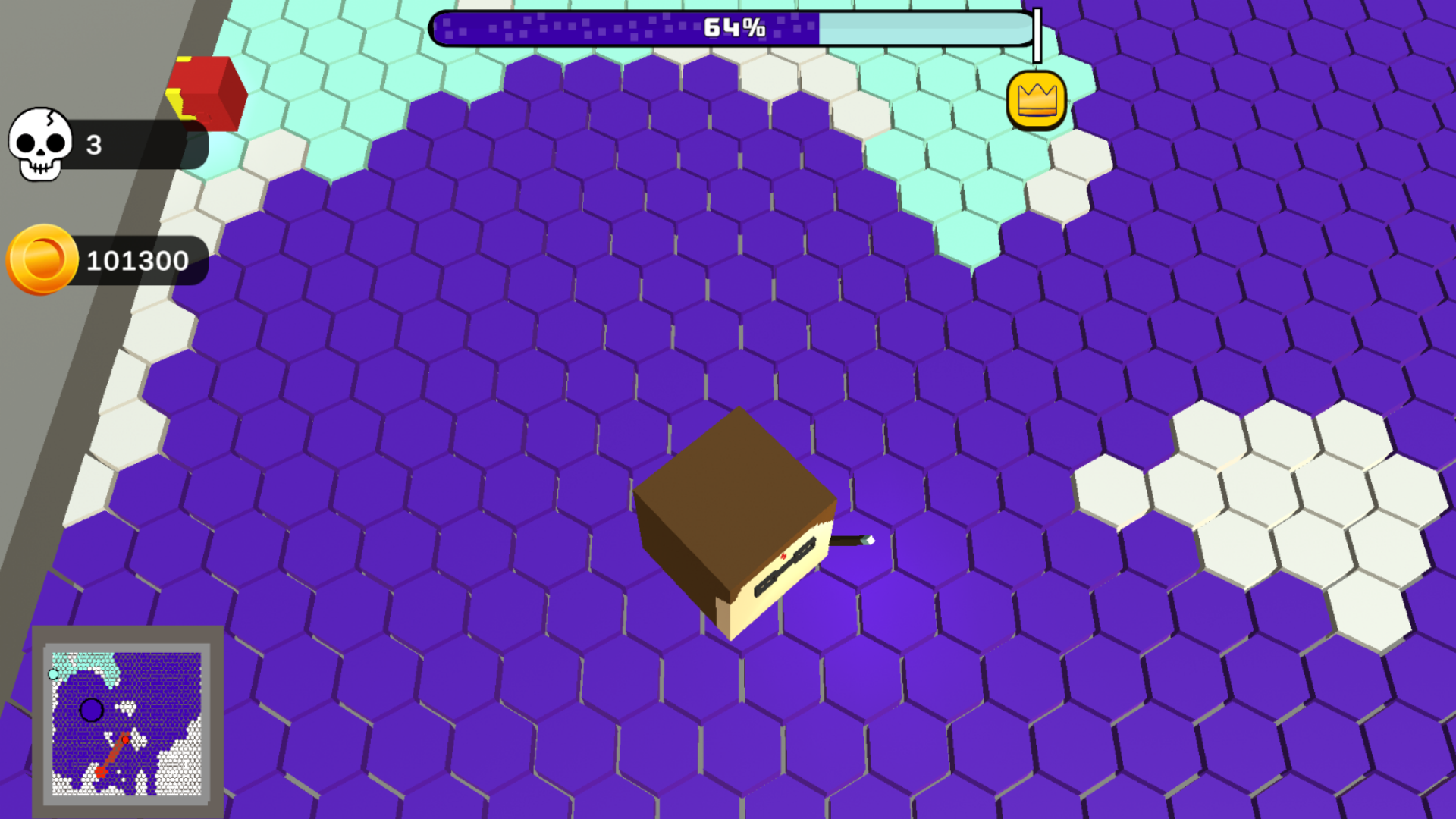
Task: Click the red enemy cube near top left
Action: tap(206, 91)
